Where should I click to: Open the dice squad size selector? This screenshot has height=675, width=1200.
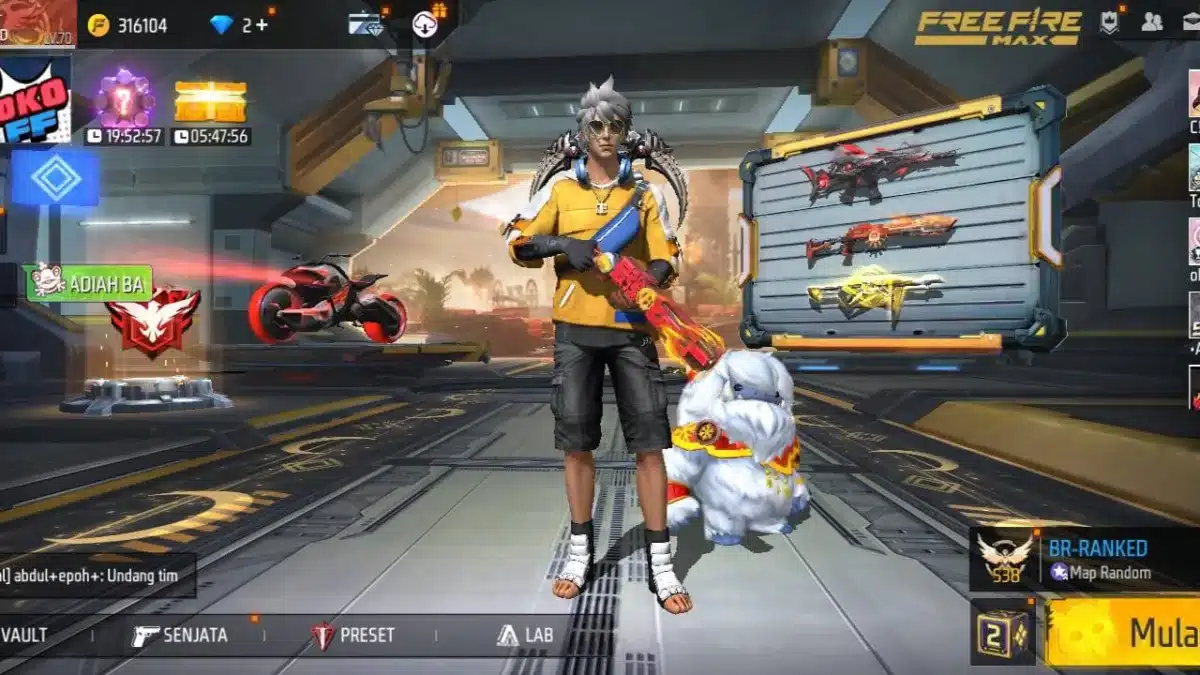pos(1003,632)
